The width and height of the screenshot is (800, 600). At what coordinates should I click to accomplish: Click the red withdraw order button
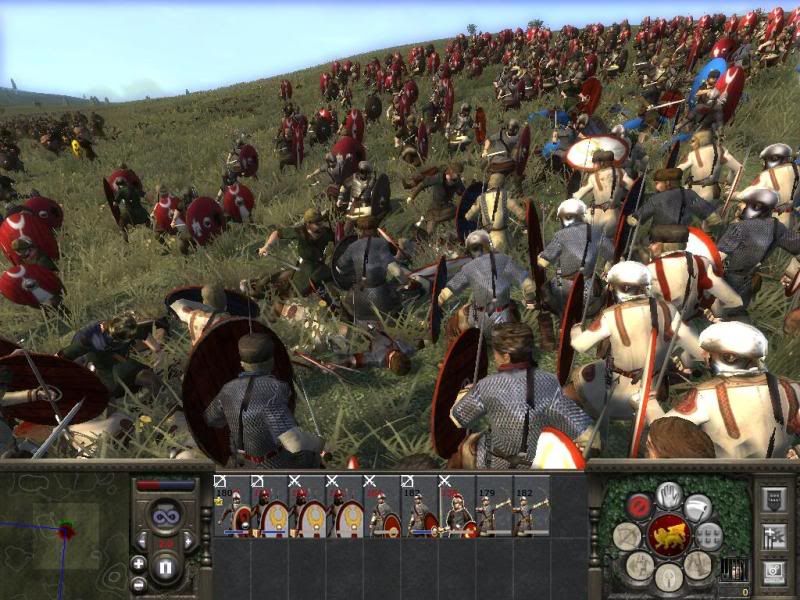pos(639,506)
